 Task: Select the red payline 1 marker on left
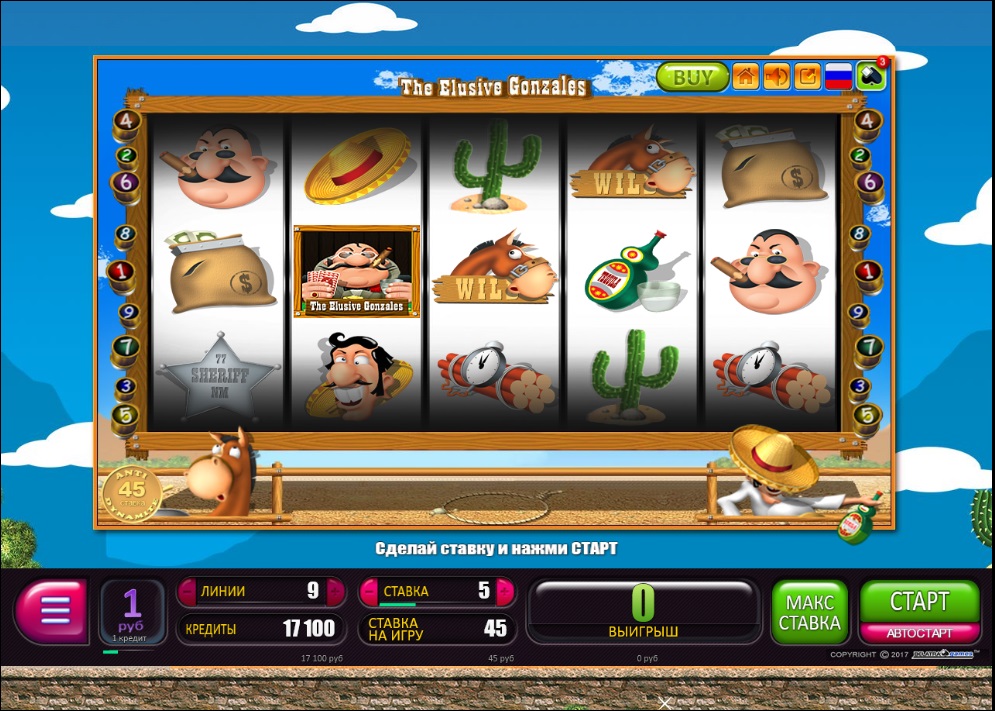(121, 271)
